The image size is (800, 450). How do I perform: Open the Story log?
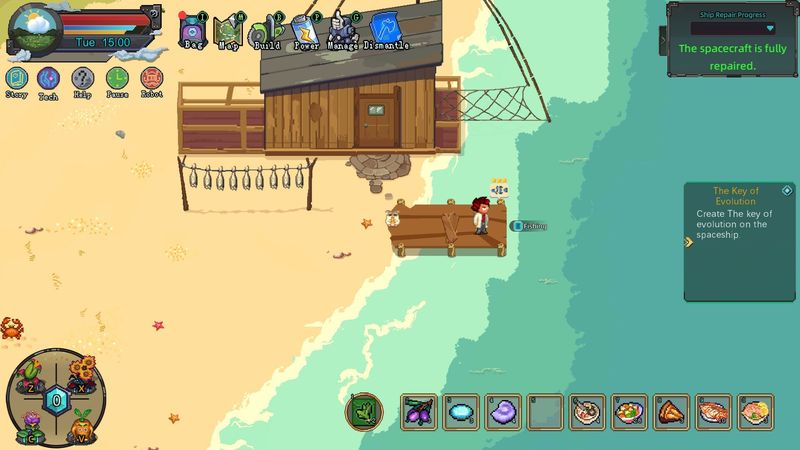(x=16, y=78)
